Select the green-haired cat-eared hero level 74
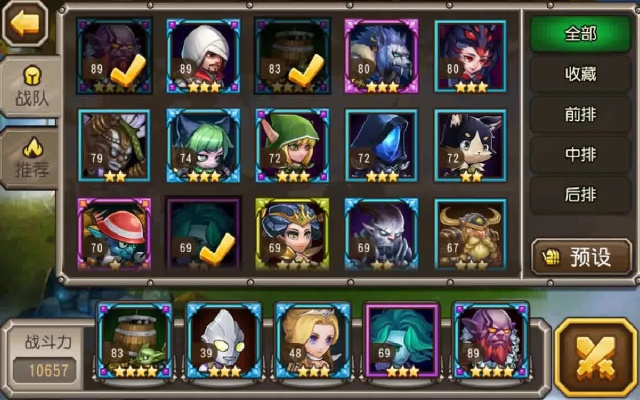The width and height of the screenshot is (640, 400). (203, 145)
